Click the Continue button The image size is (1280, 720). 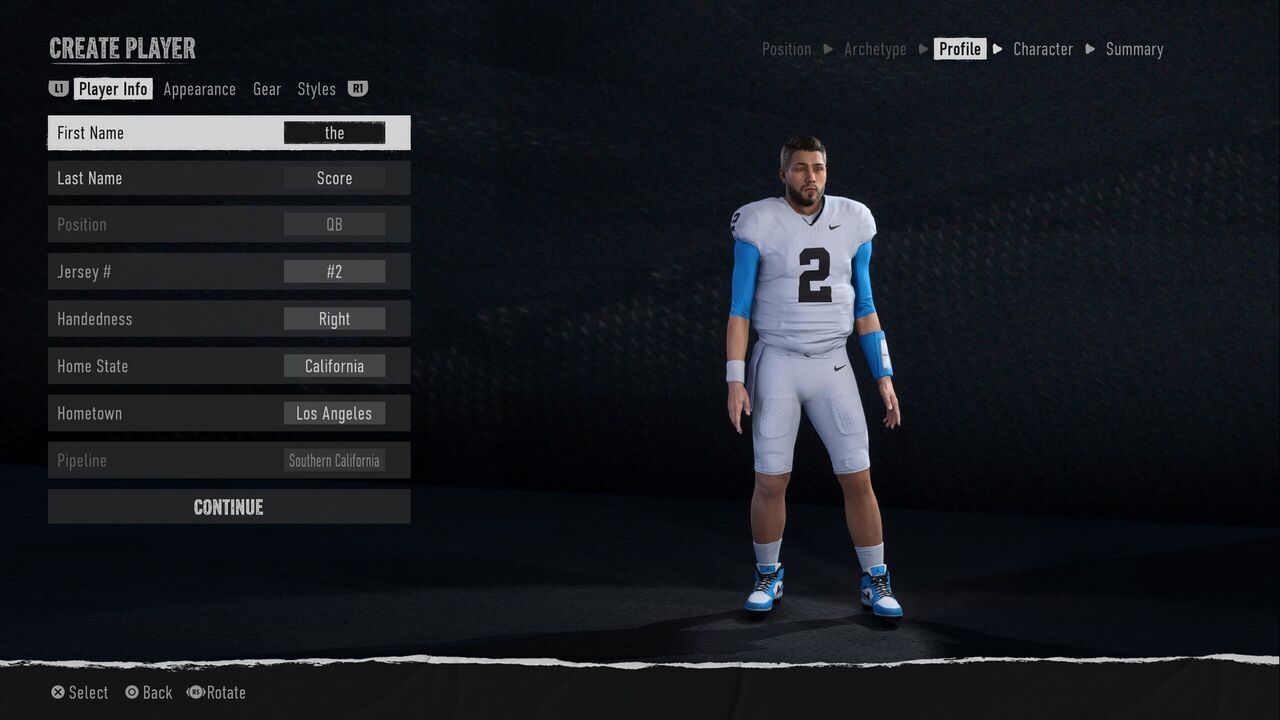pyautogui.click(x=229, y=507)
